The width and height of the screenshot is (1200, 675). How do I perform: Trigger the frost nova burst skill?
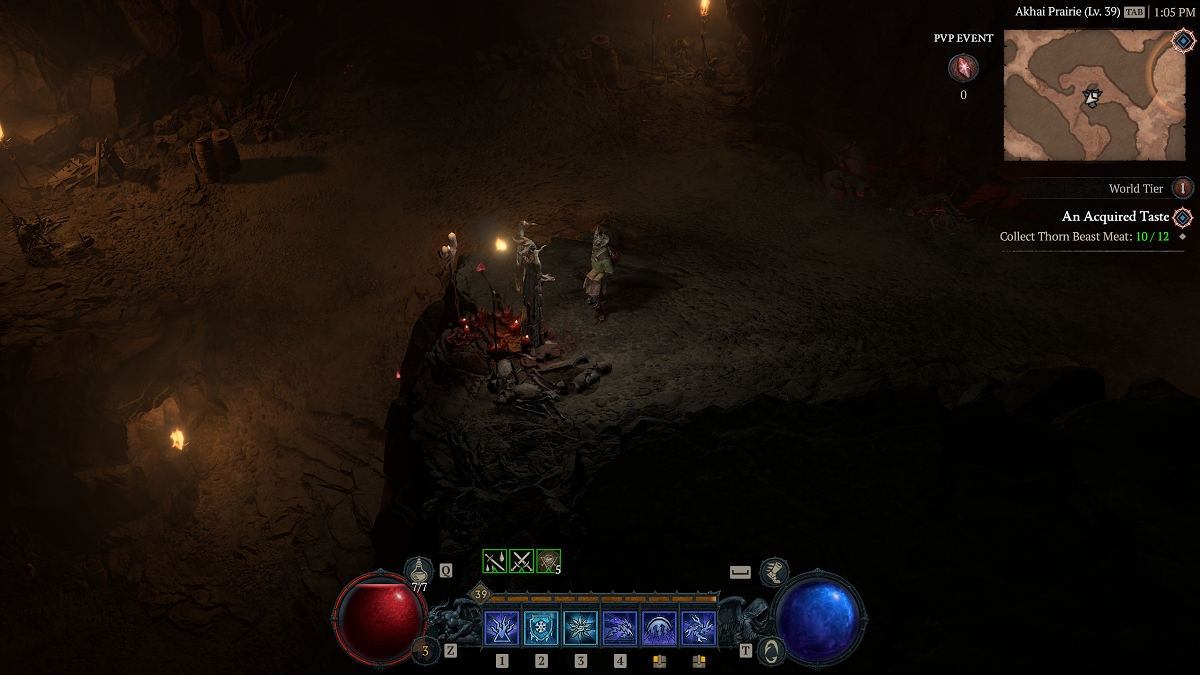[x=581, y=628]
